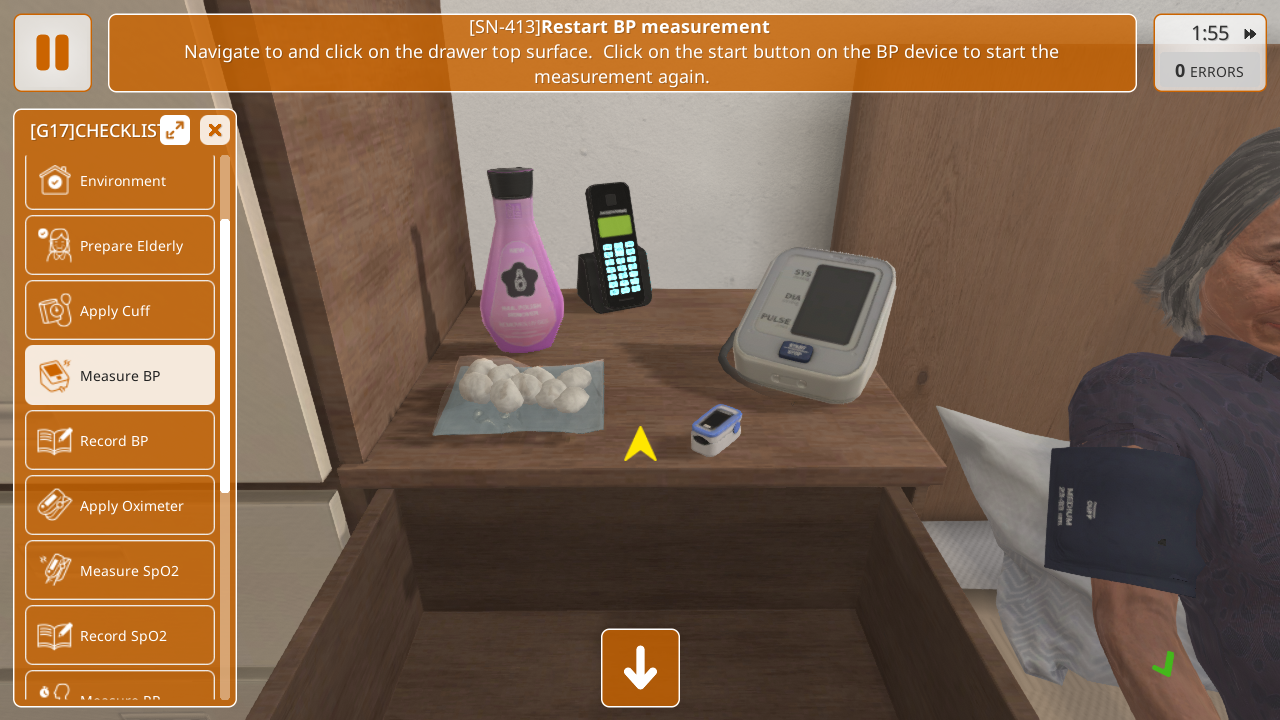Screen dimensions: 1280x720
Task: Choose the Apply Cuff checklist step
Action: point(120,311)
